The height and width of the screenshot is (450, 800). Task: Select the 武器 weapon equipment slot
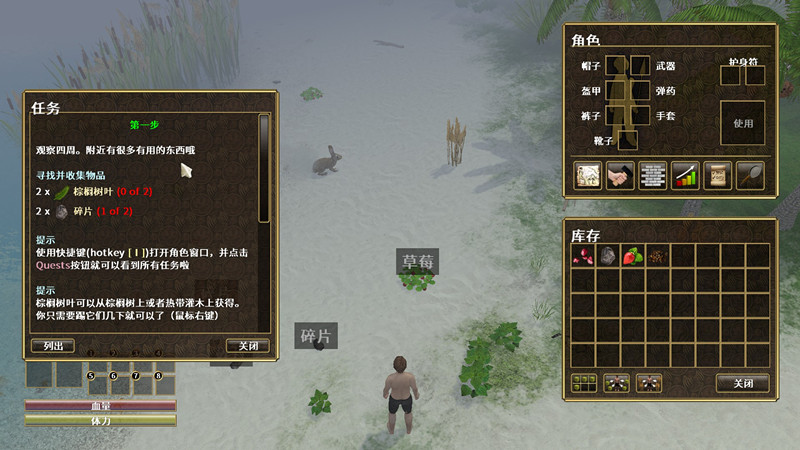(640, 66)
